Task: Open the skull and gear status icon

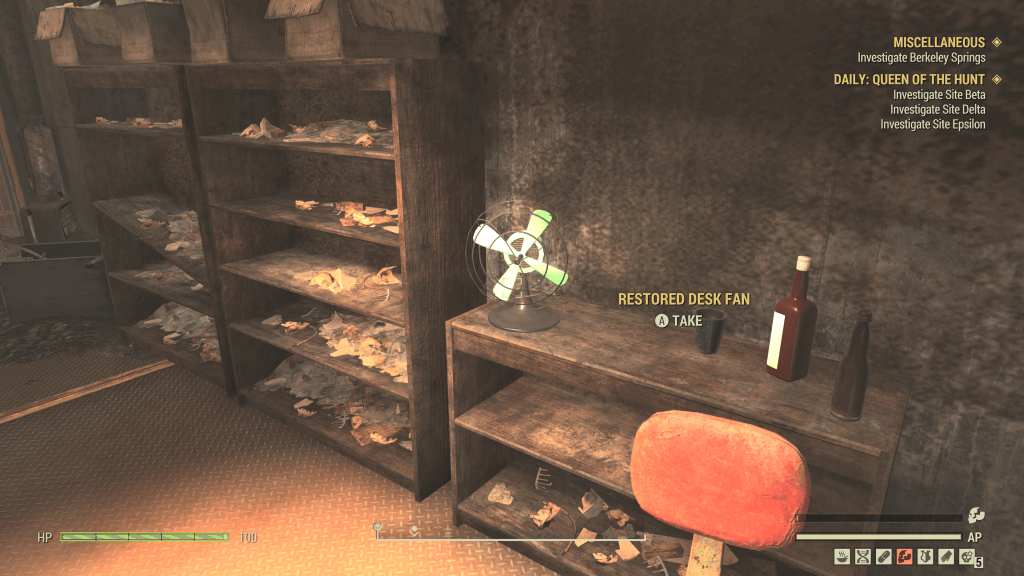Action: pyautogui.click(x=967, y=556)
